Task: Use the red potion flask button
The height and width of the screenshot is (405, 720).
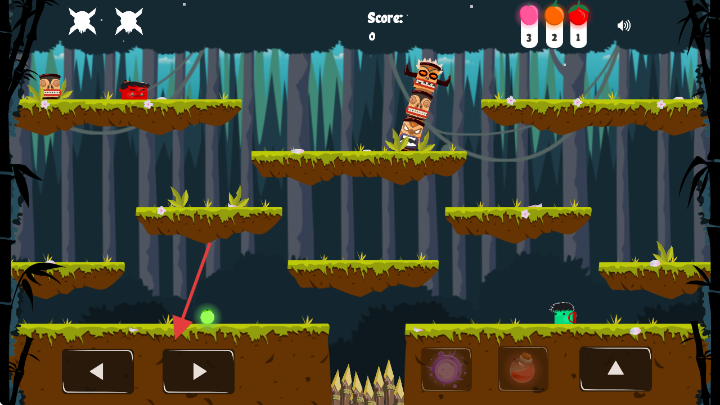Action: tap(523, 369)
